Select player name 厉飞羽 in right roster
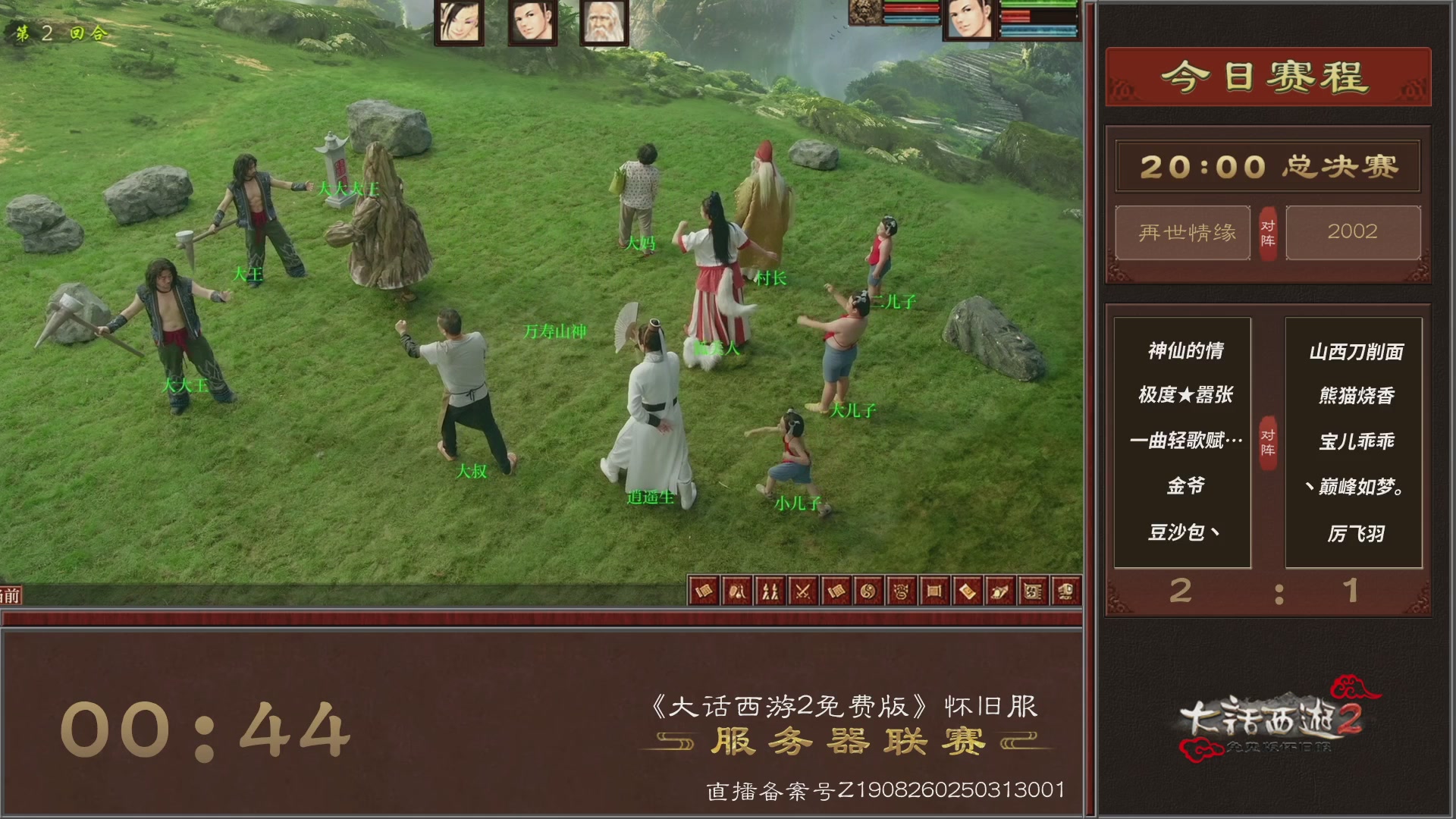Viewport: 1456px width, 819px height. (1356, 535)
